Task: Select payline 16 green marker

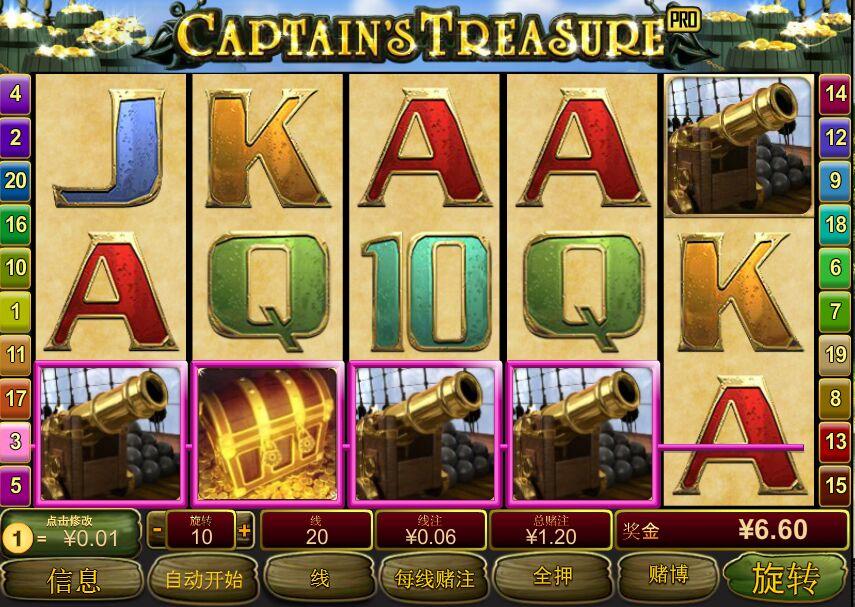Action: pos(16,224)
